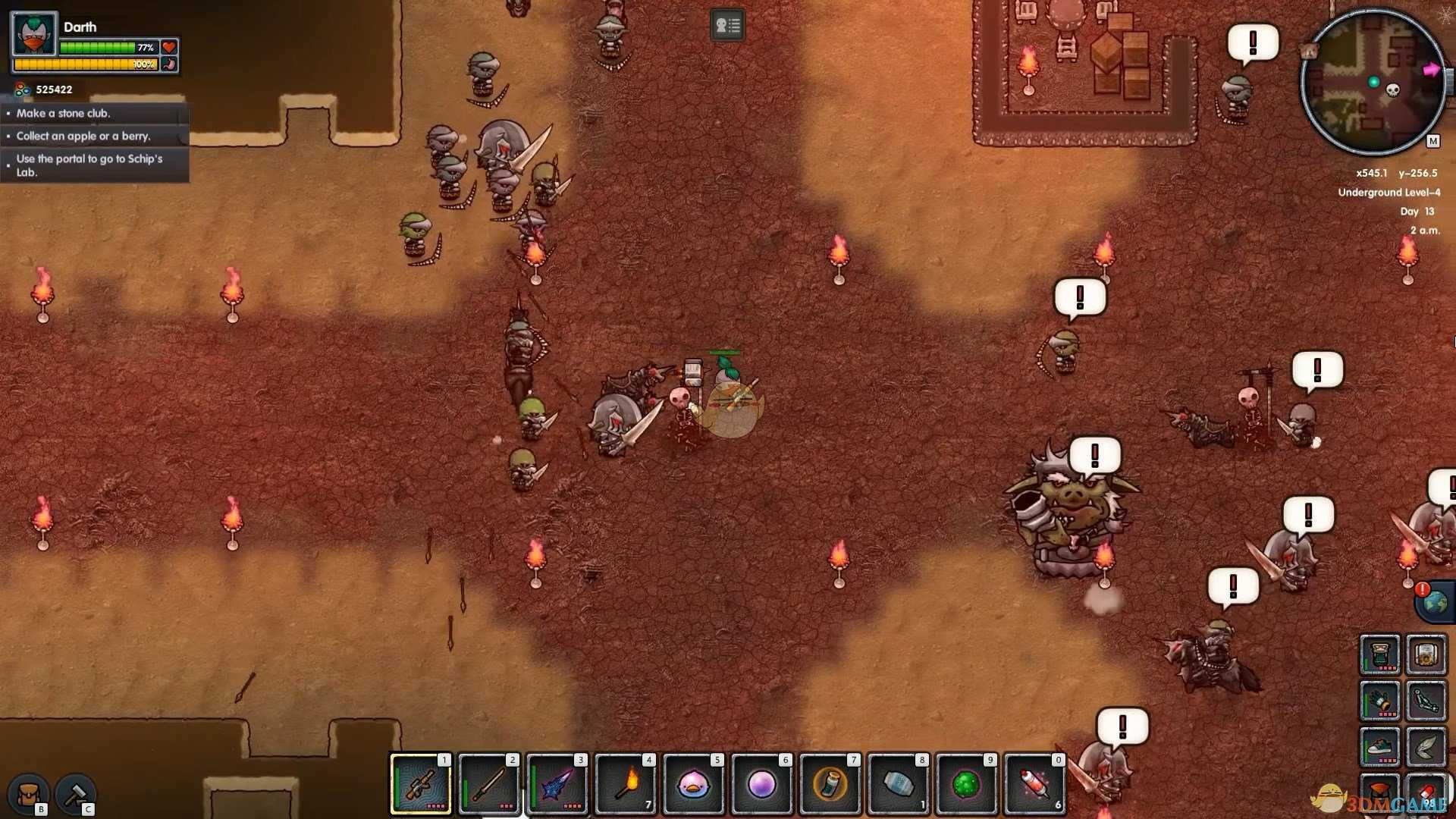
Task: Open Darth's character portrait
Action: 34,35
